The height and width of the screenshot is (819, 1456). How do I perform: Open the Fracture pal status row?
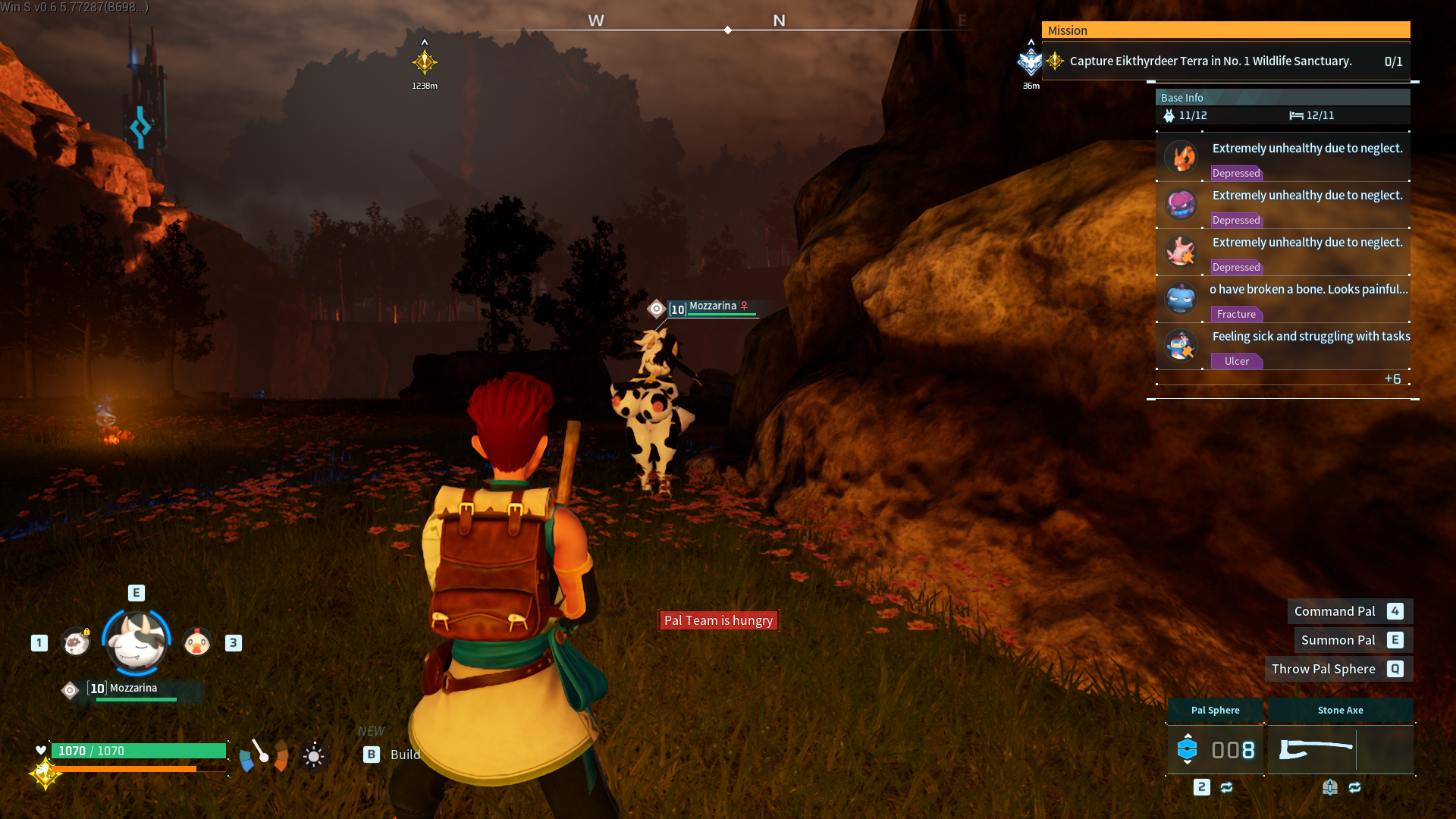(1283, 300)
